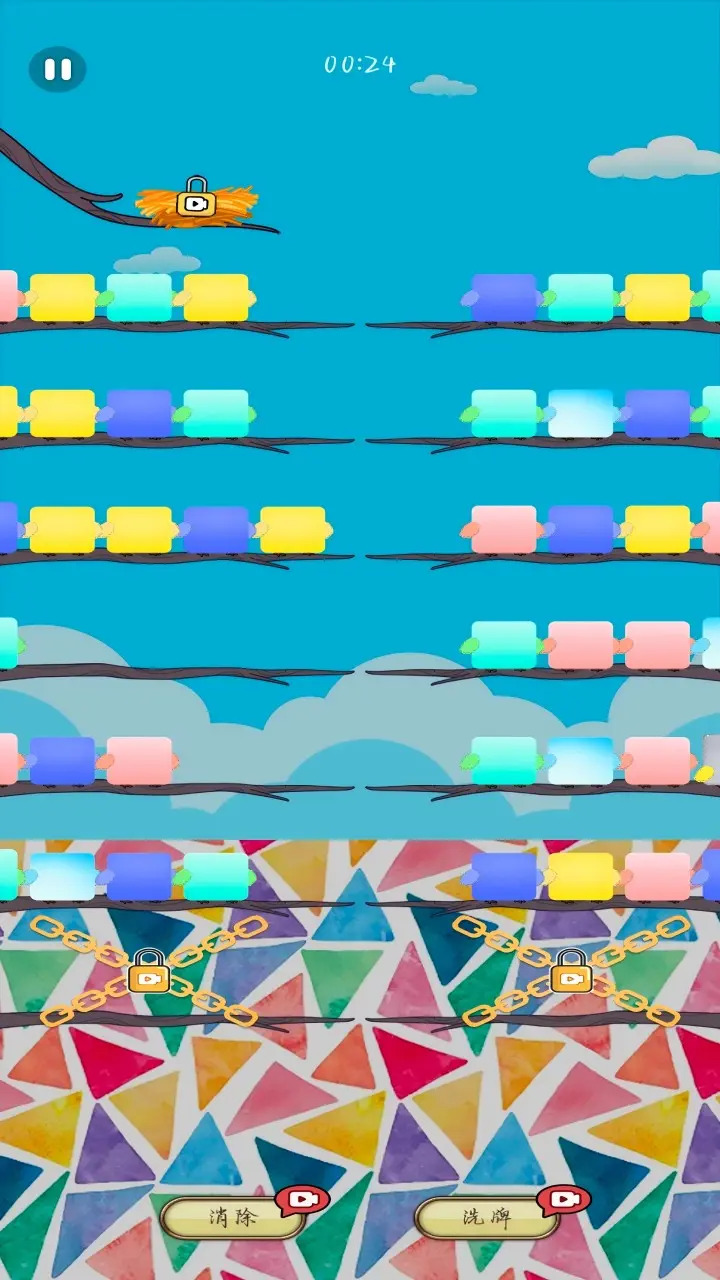Unlock the chained branch on the left

click(149, 972)
